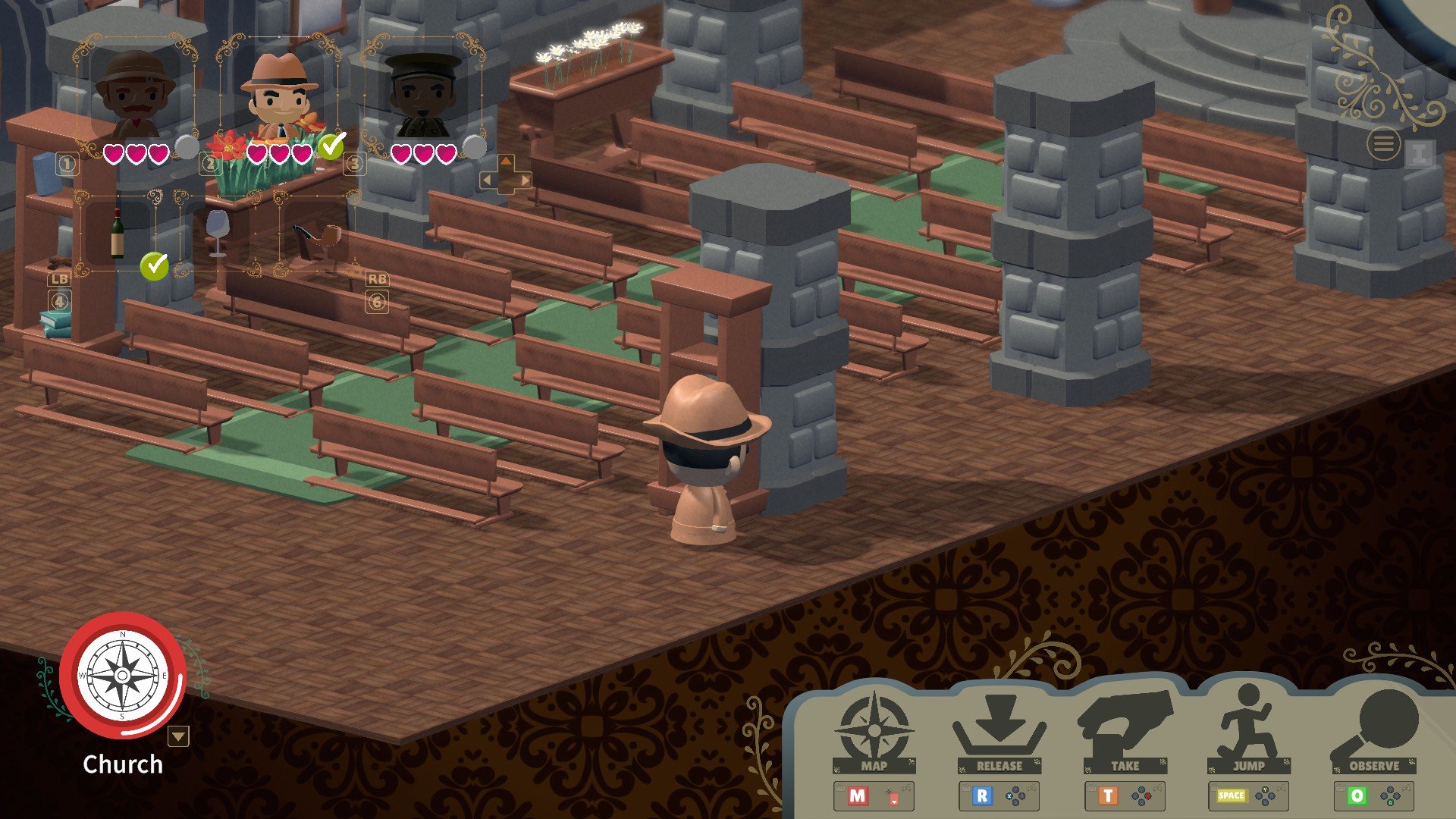Pick the police officer character portrait
This screenshot has width=1456, height=819.
(422, 95)
